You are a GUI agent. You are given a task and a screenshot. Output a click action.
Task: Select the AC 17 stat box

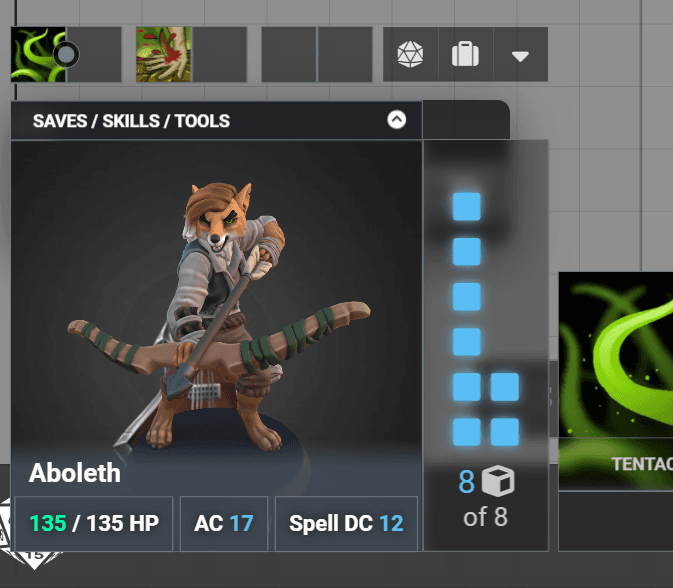224,523
